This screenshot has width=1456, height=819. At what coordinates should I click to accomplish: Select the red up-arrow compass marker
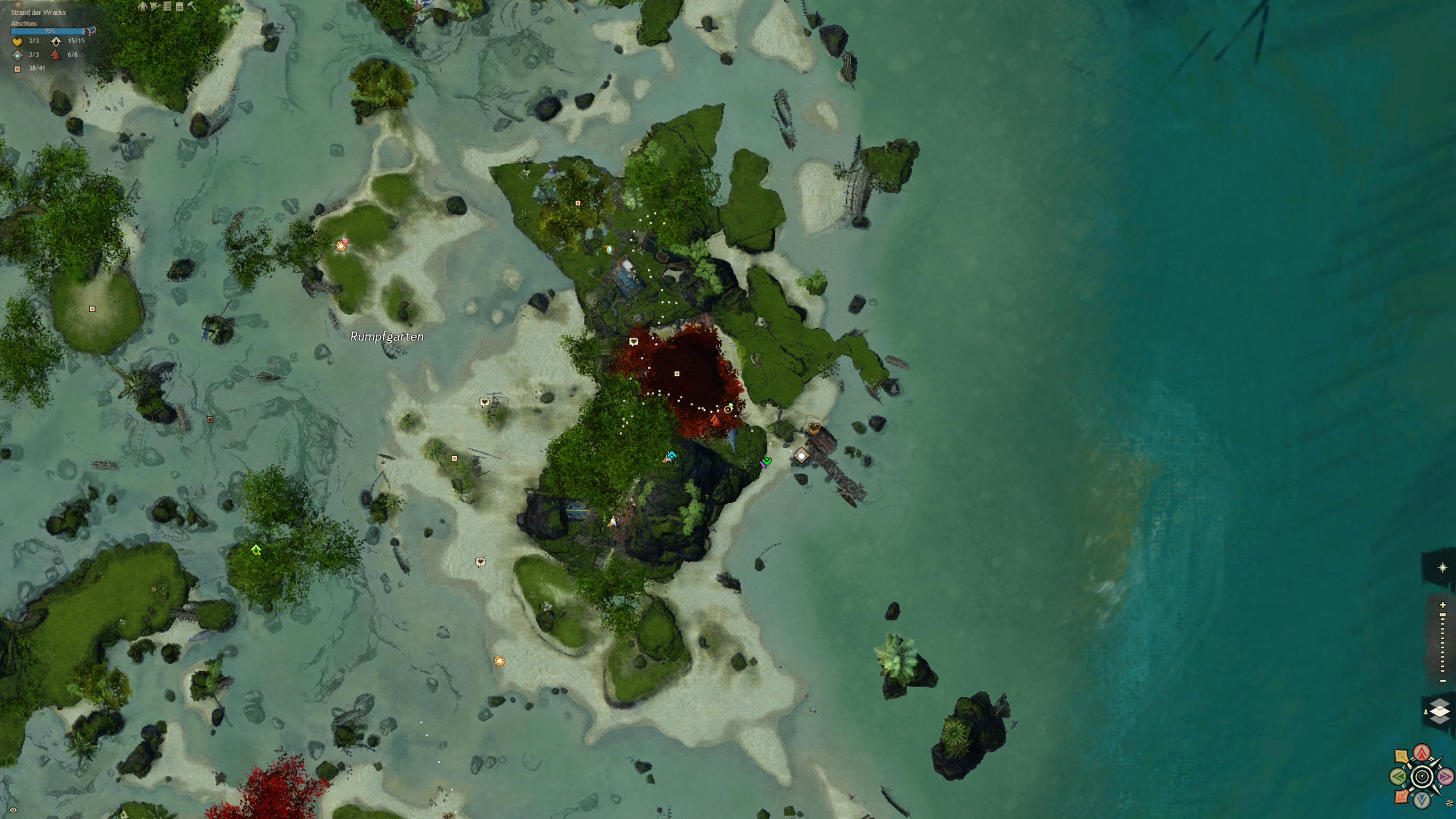pyautogui.click(x=1422, y=753)
